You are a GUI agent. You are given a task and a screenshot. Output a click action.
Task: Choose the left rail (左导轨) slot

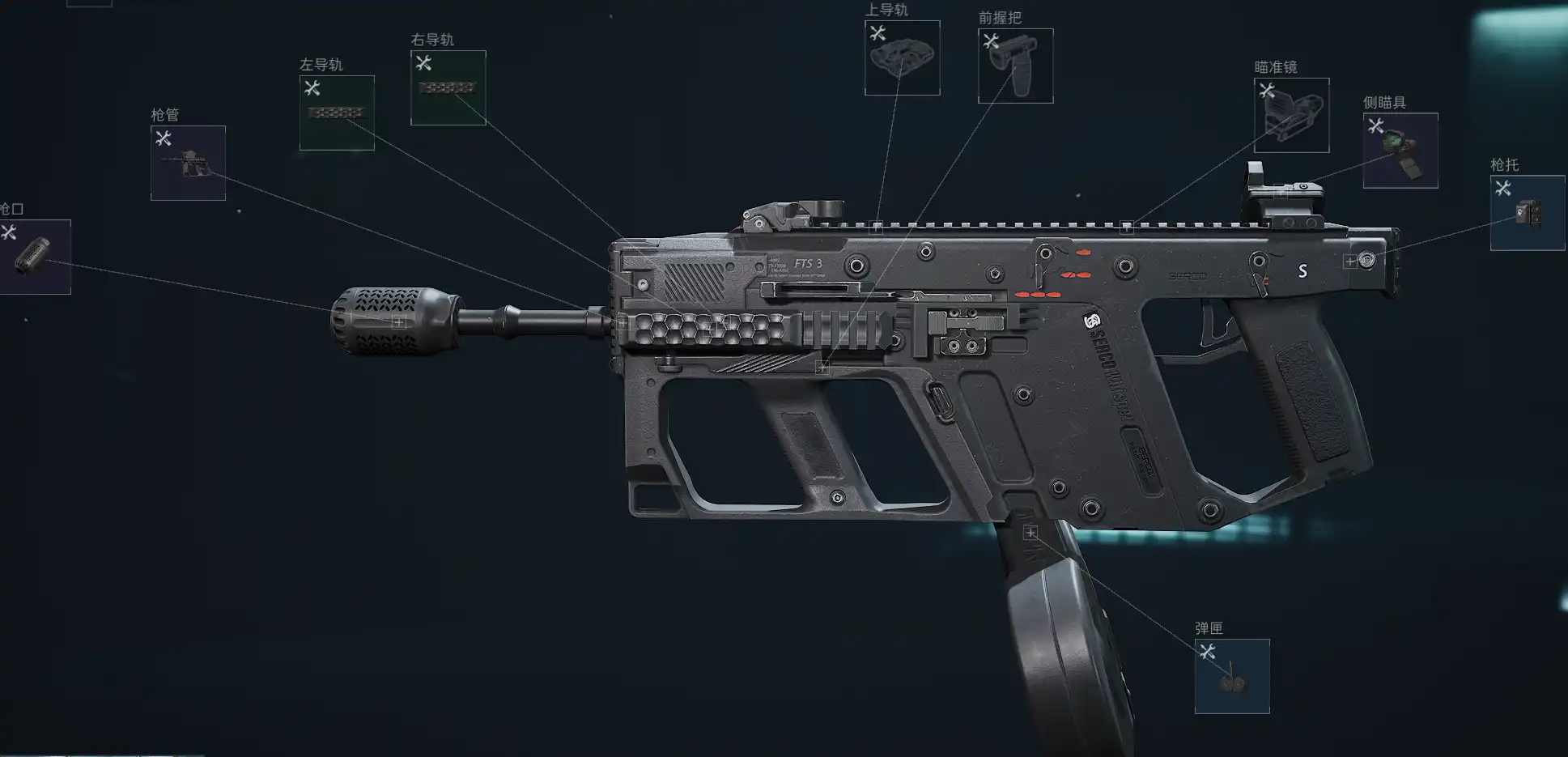click(x=337, y=113)
